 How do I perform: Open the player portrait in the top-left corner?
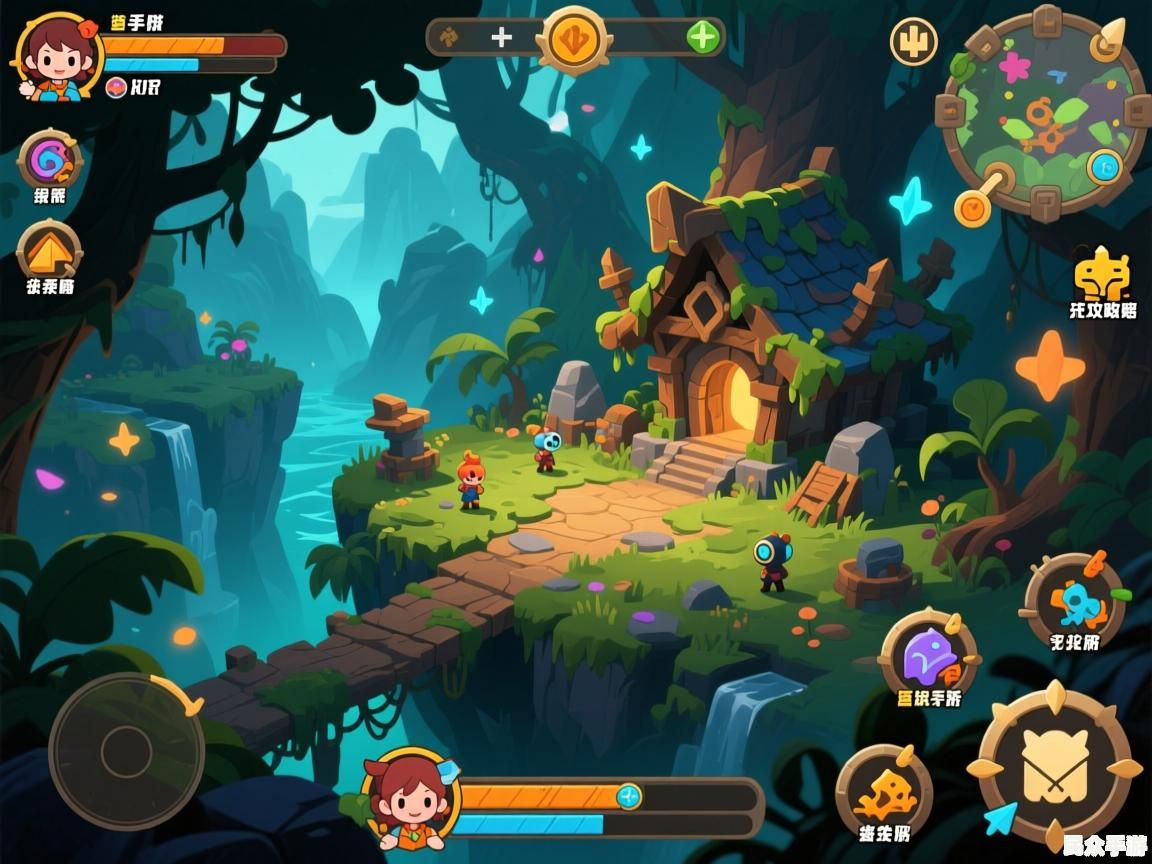coord(55,54)
